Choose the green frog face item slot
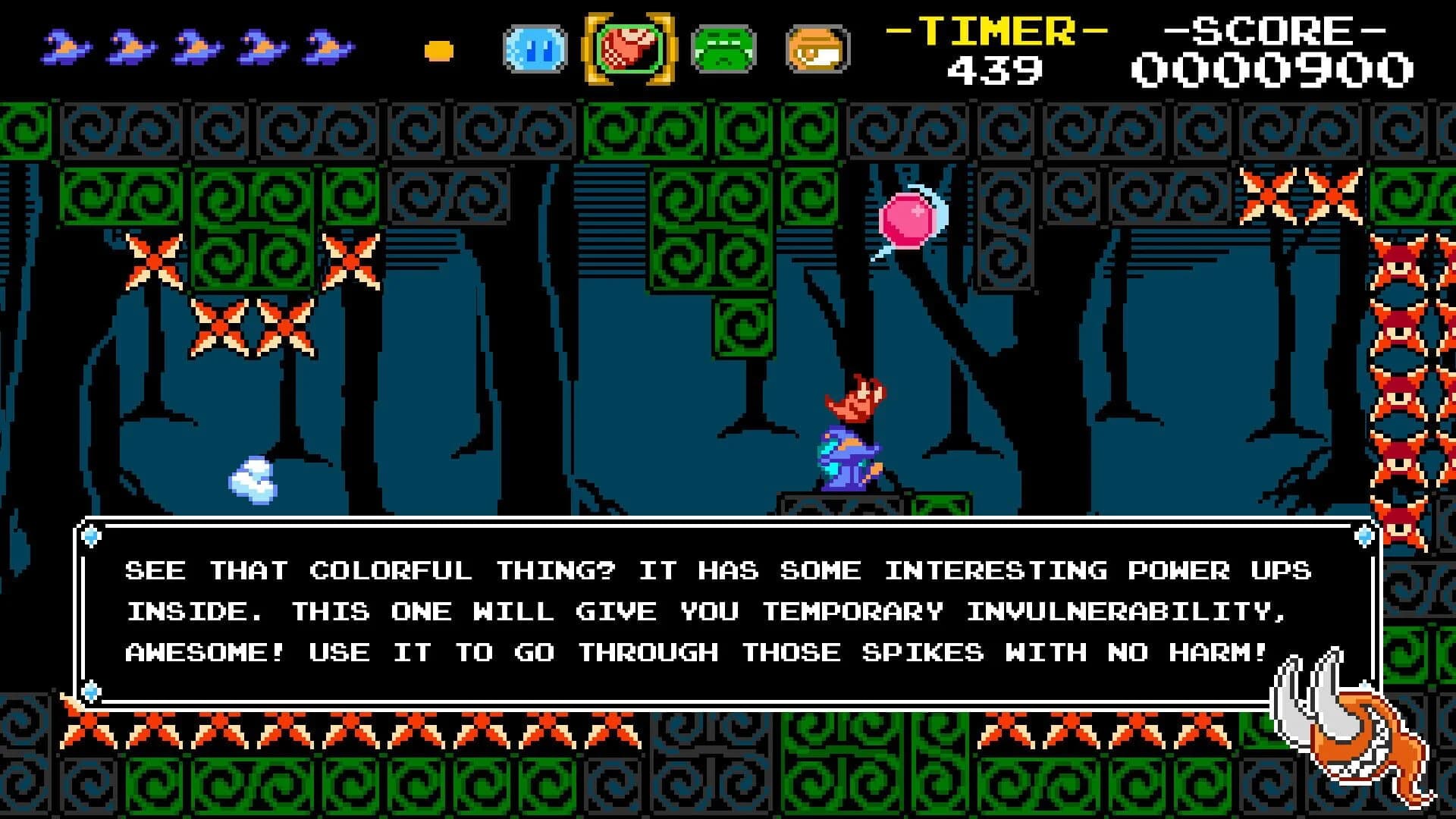Image resolution: width=1456 pixels, height=819 pixels. [x=723, y=48]
